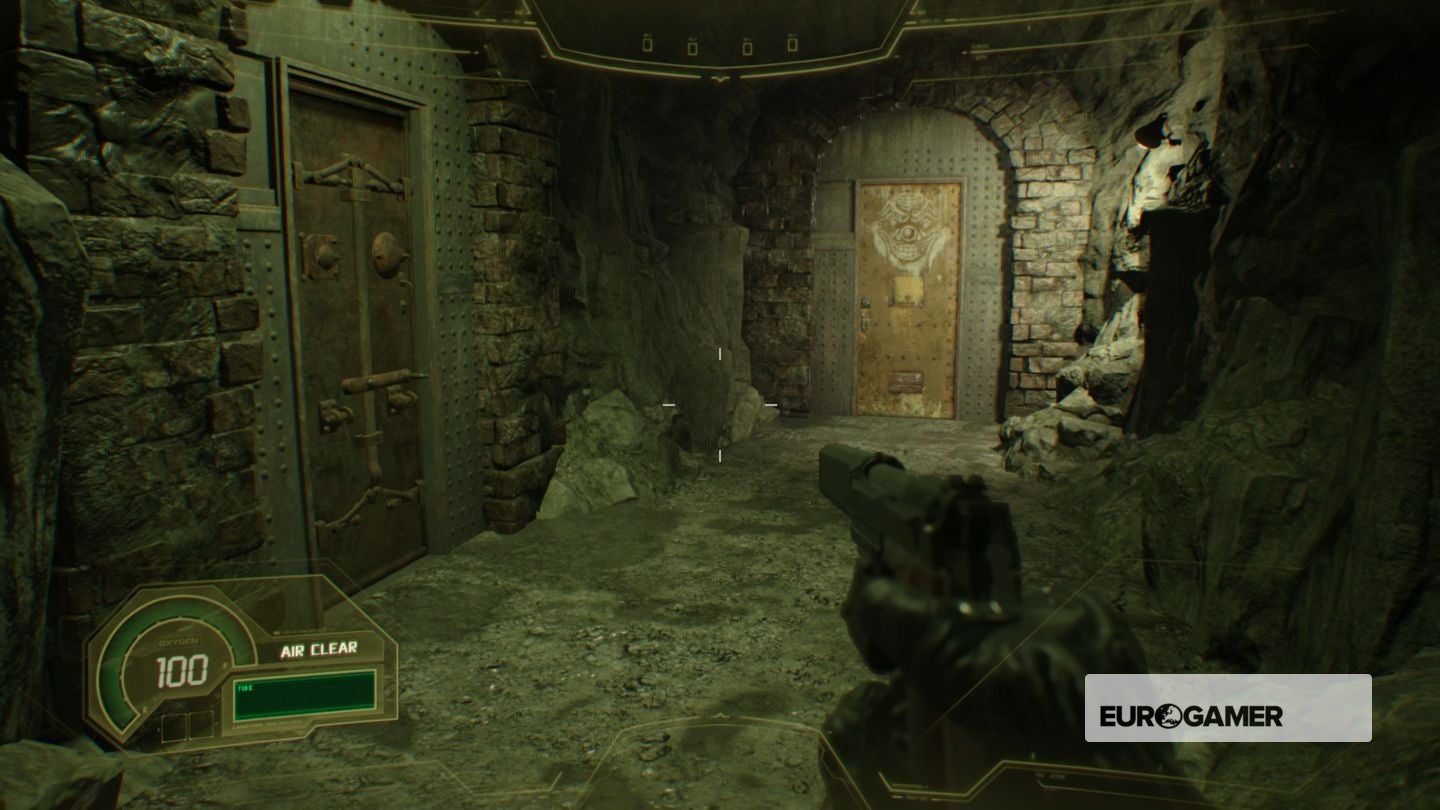The height and width of the screenshot is (810, 1440).
Task: Toggle the left square slot below the oxygen gauge
Action: point(174,727)
